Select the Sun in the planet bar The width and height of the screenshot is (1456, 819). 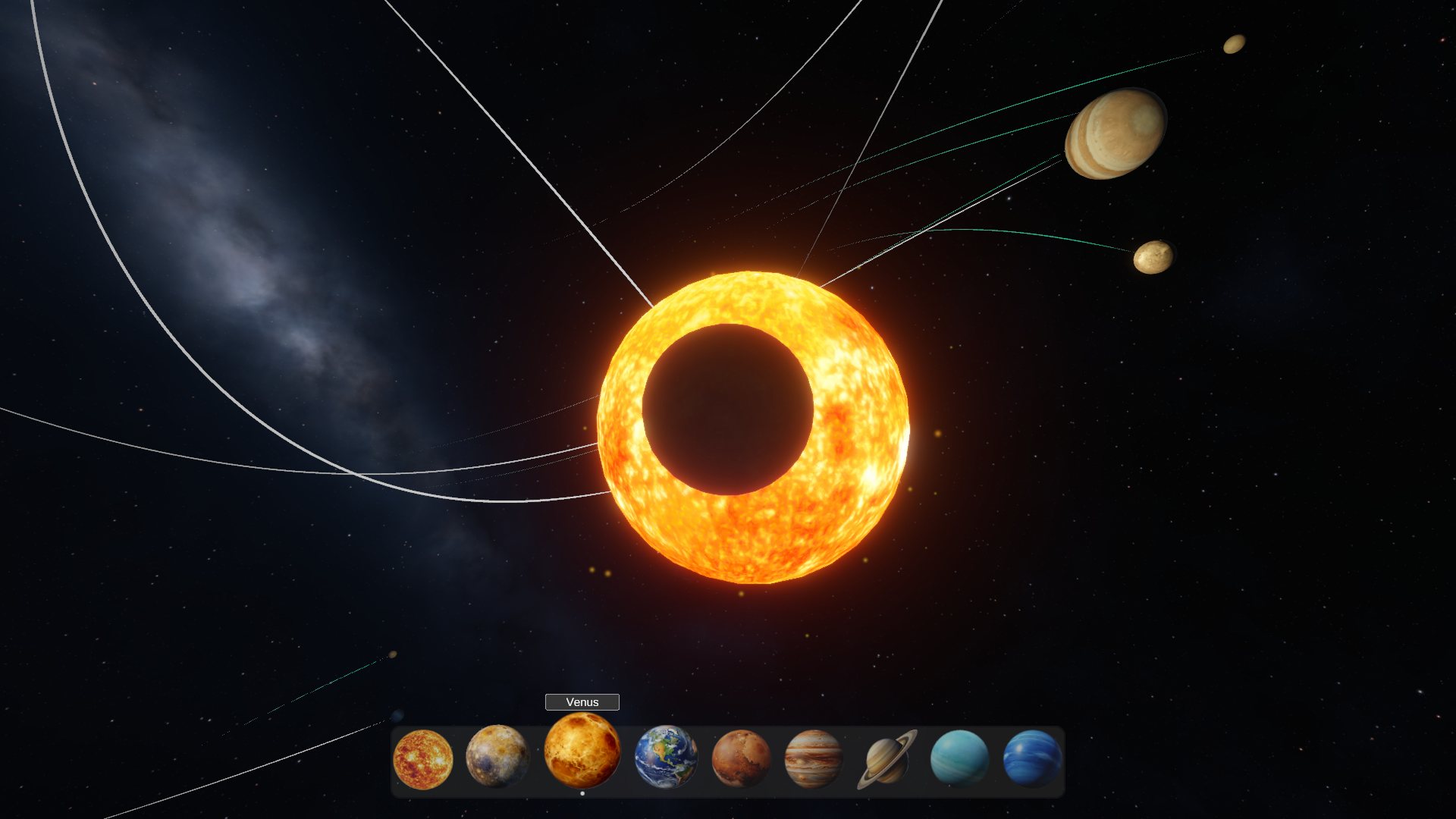pyautogui.click(x=423, y=759)
